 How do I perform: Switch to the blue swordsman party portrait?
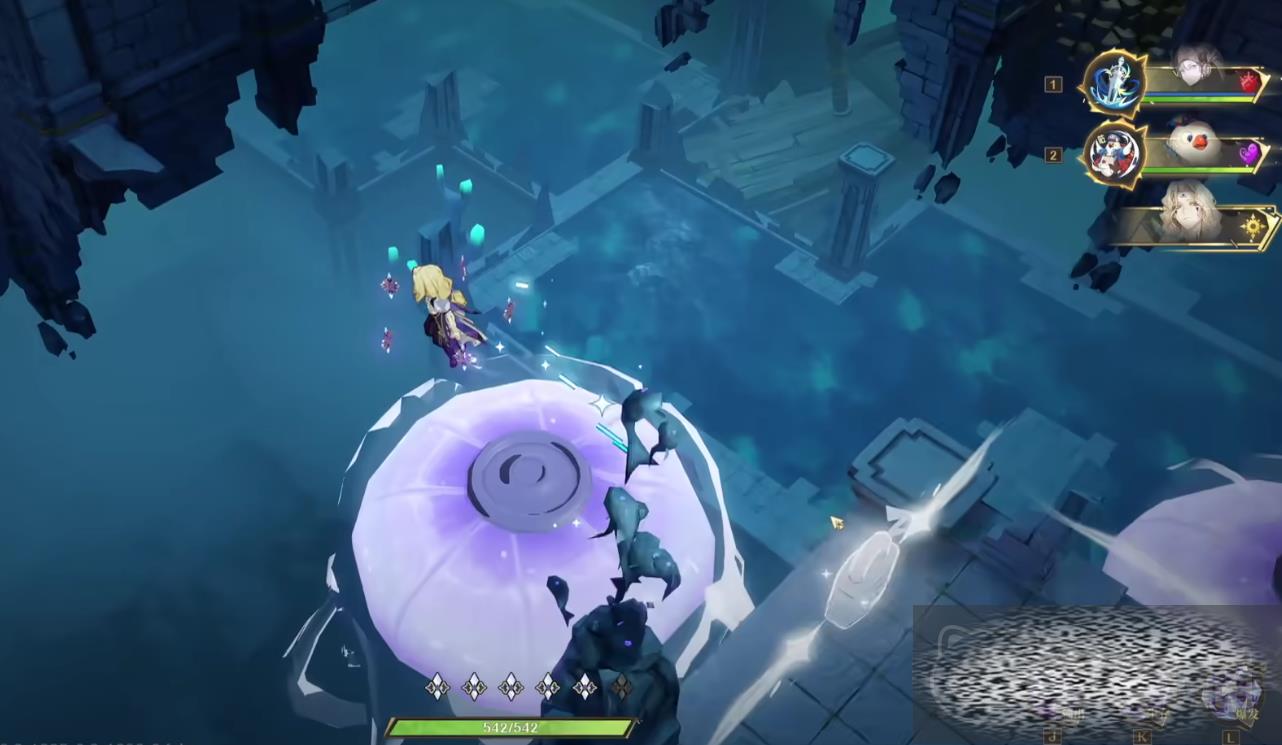pyautogui.click(x=1113, y=84)
